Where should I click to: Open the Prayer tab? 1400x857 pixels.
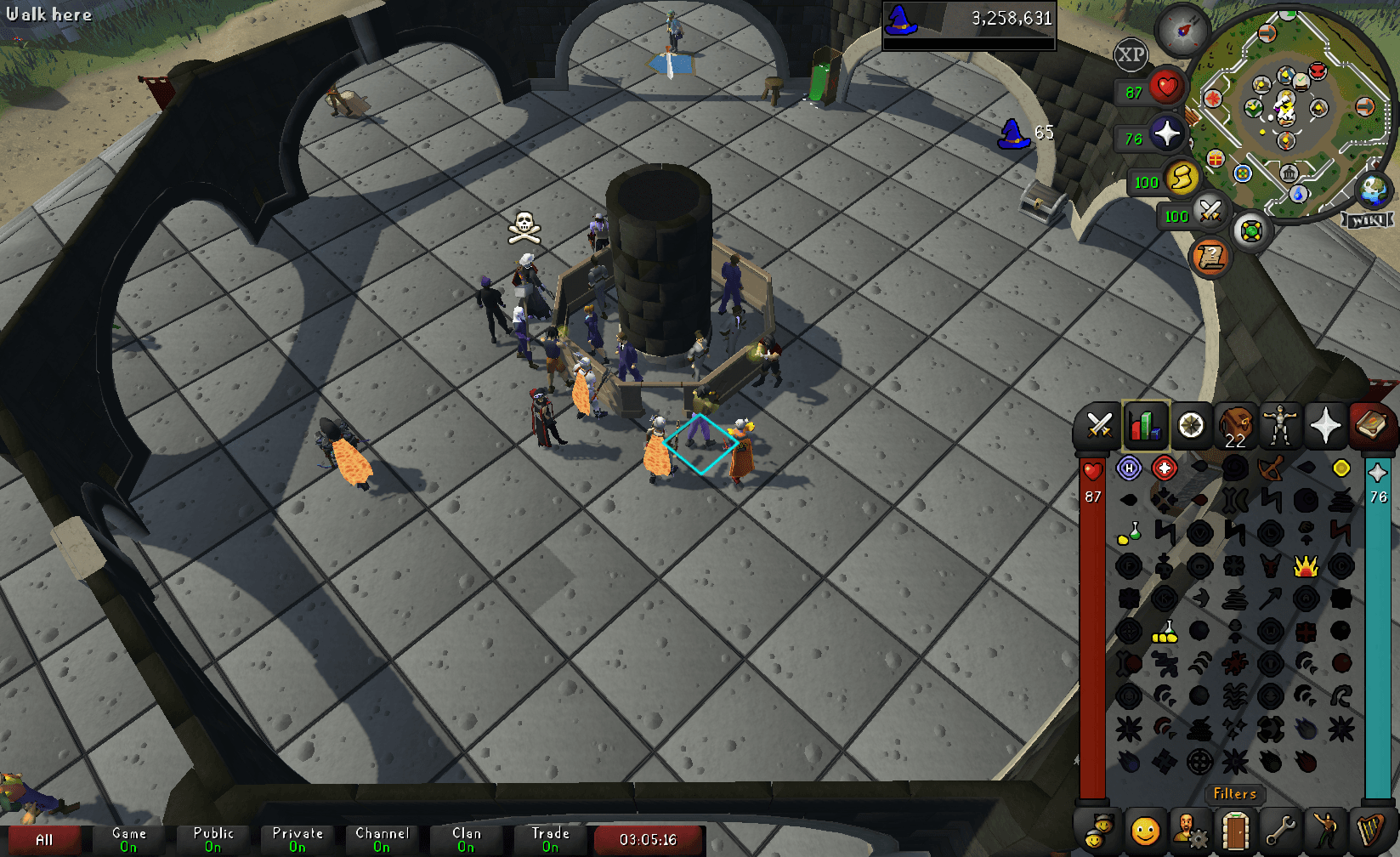pyautogui.click(x=1327, y=426)
